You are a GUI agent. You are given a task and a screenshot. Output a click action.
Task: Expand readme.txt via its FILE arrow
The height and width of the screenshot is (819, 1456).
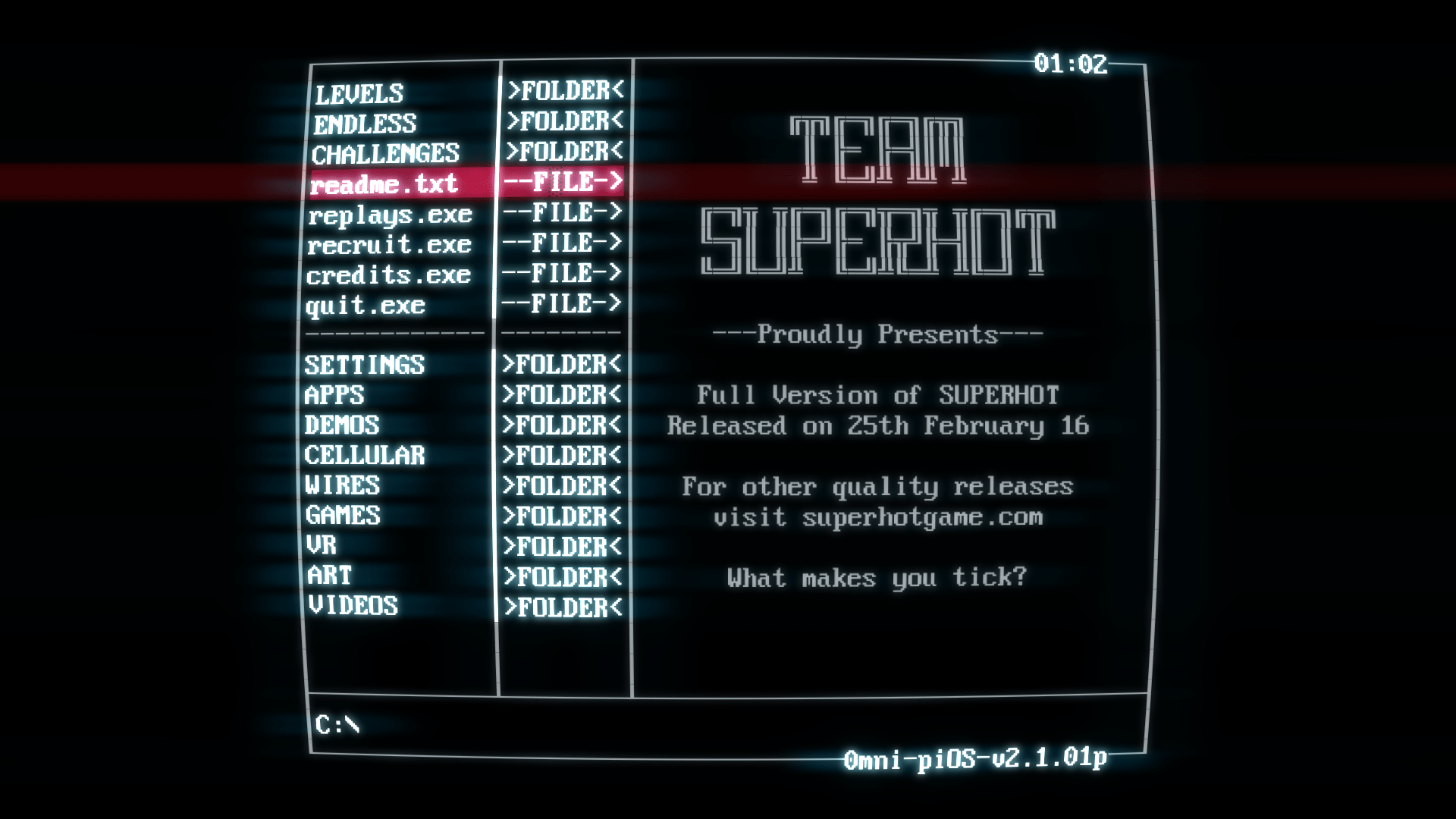[565, 184]
